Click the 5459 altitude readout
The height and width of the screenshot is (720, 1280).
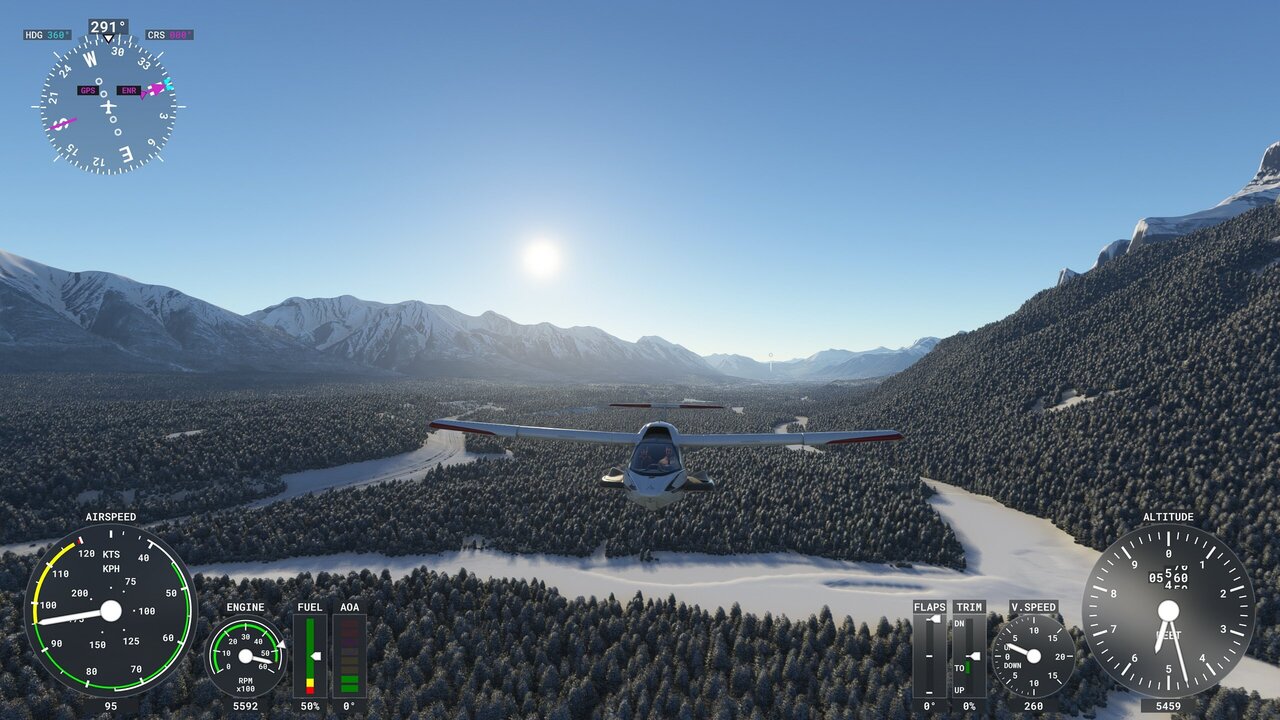1167,705
